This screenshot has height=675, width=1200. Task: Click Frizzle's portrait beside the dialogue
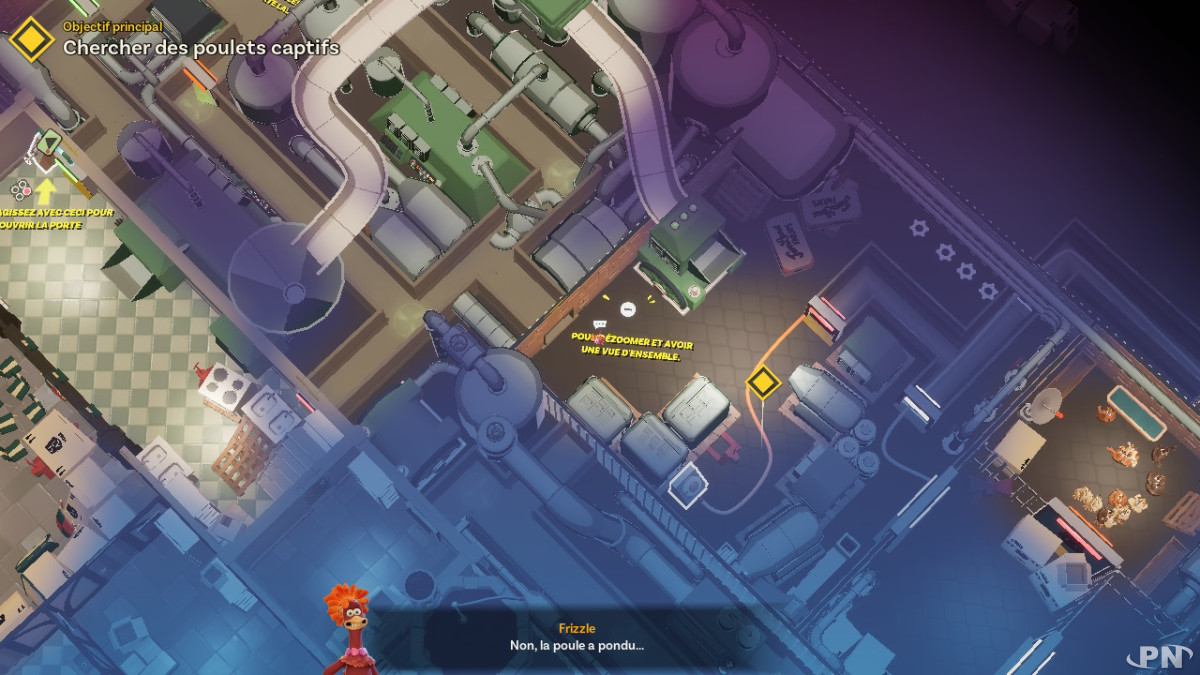347,629
